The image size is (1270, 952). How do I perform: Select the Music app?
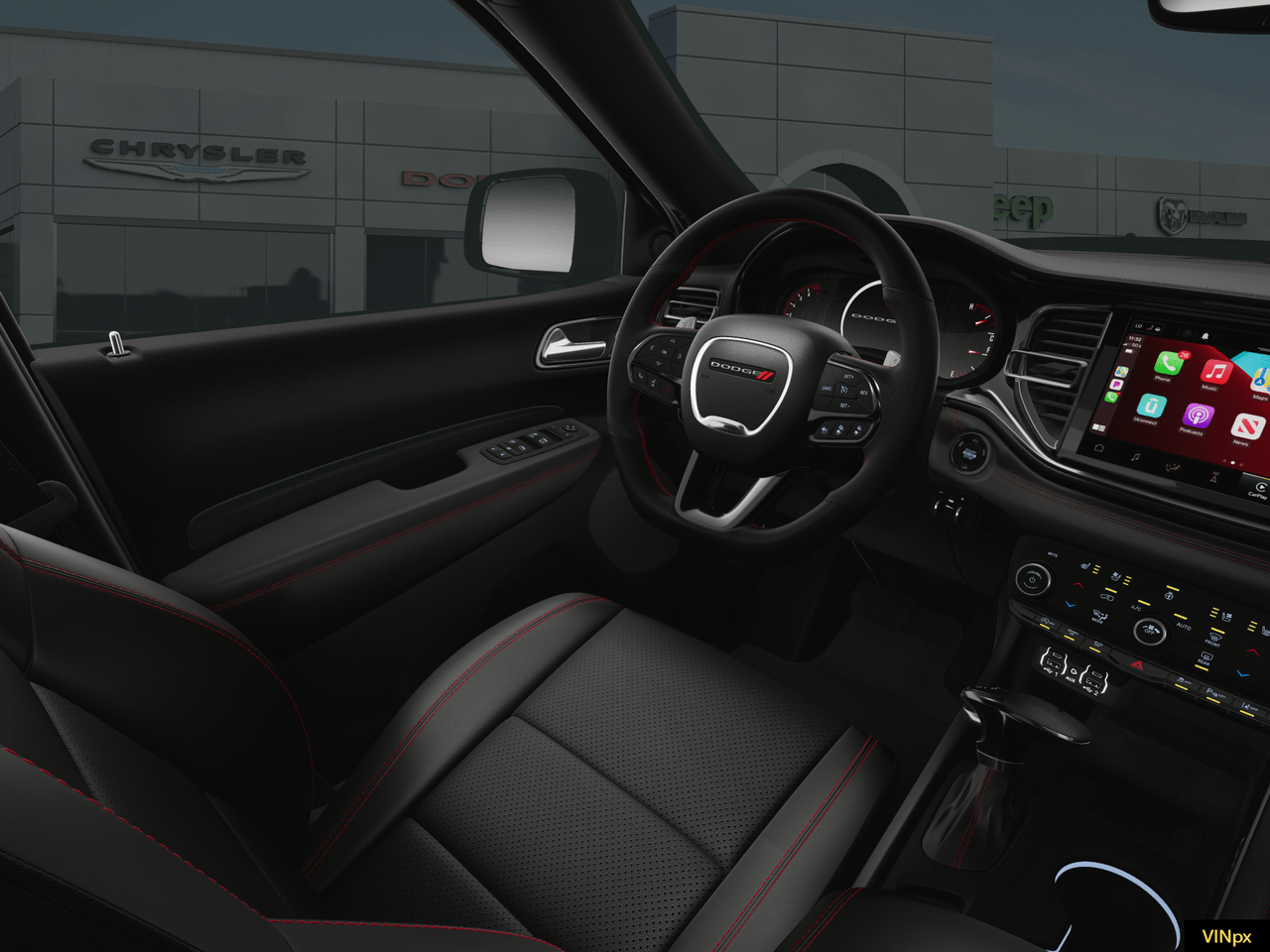(x=1215, y=371)
